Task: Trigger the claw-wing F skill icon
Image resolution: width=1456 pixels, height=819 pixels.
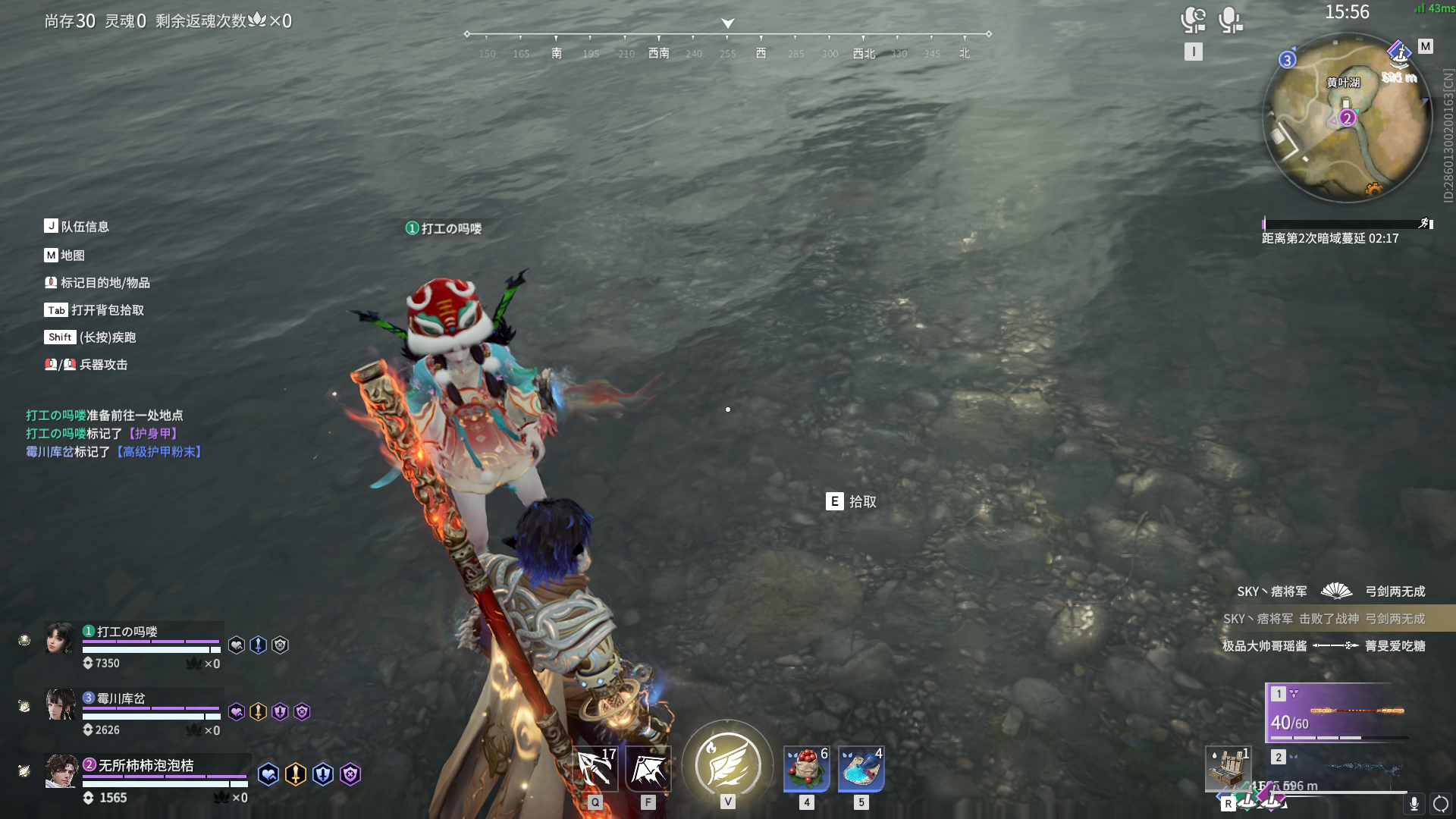Action: click(648, 769)
